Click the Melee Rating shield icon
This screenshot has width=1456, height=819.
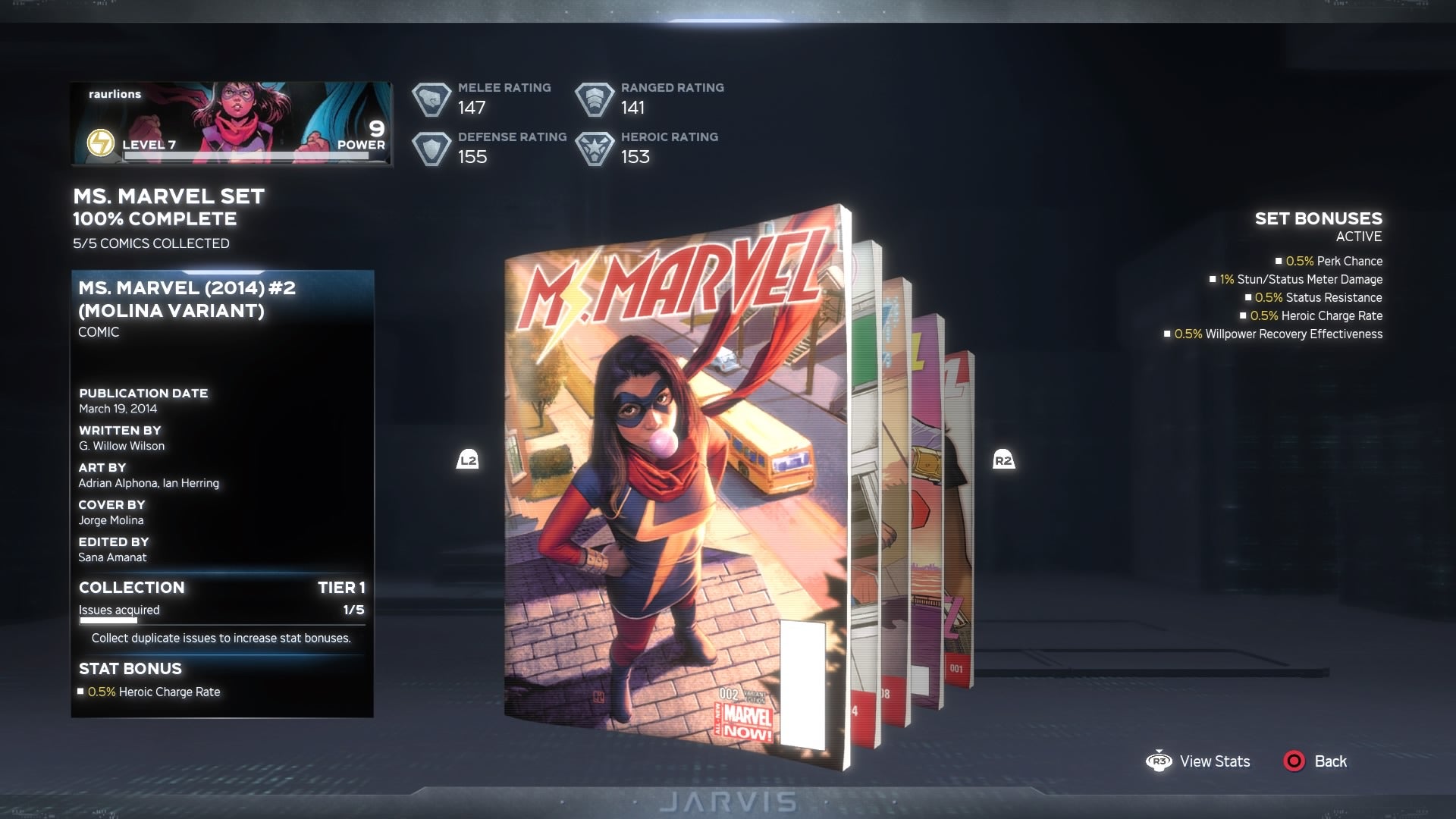432,97
